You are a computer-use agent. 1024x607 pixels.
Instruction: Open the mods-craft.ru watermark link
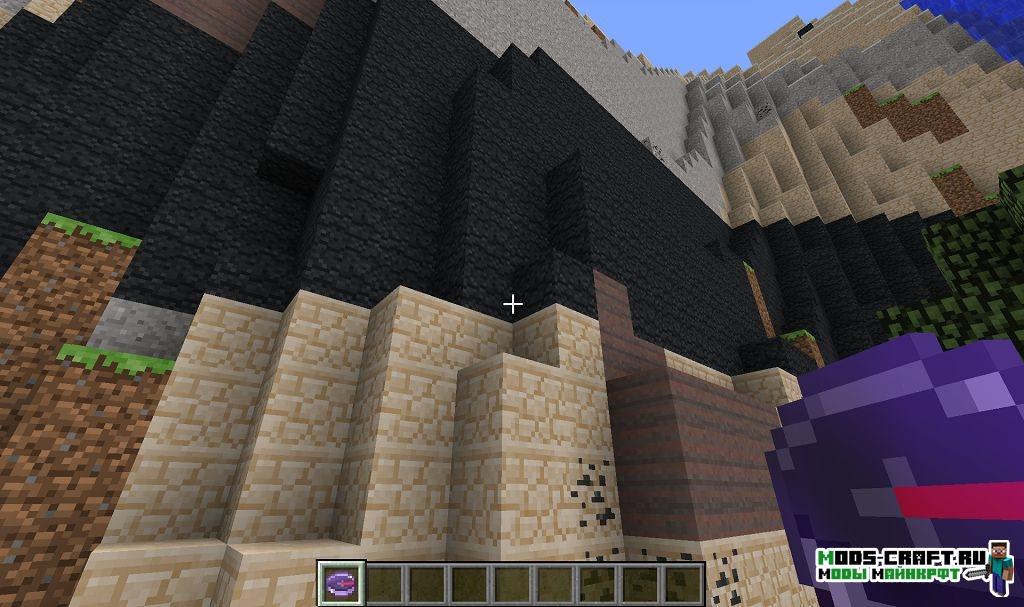click(900, 564)
